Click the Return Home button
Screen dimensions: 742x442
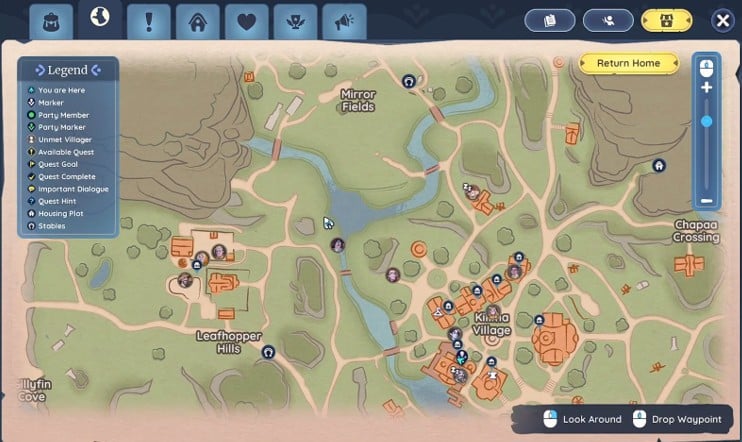click(x=628, y=63)
